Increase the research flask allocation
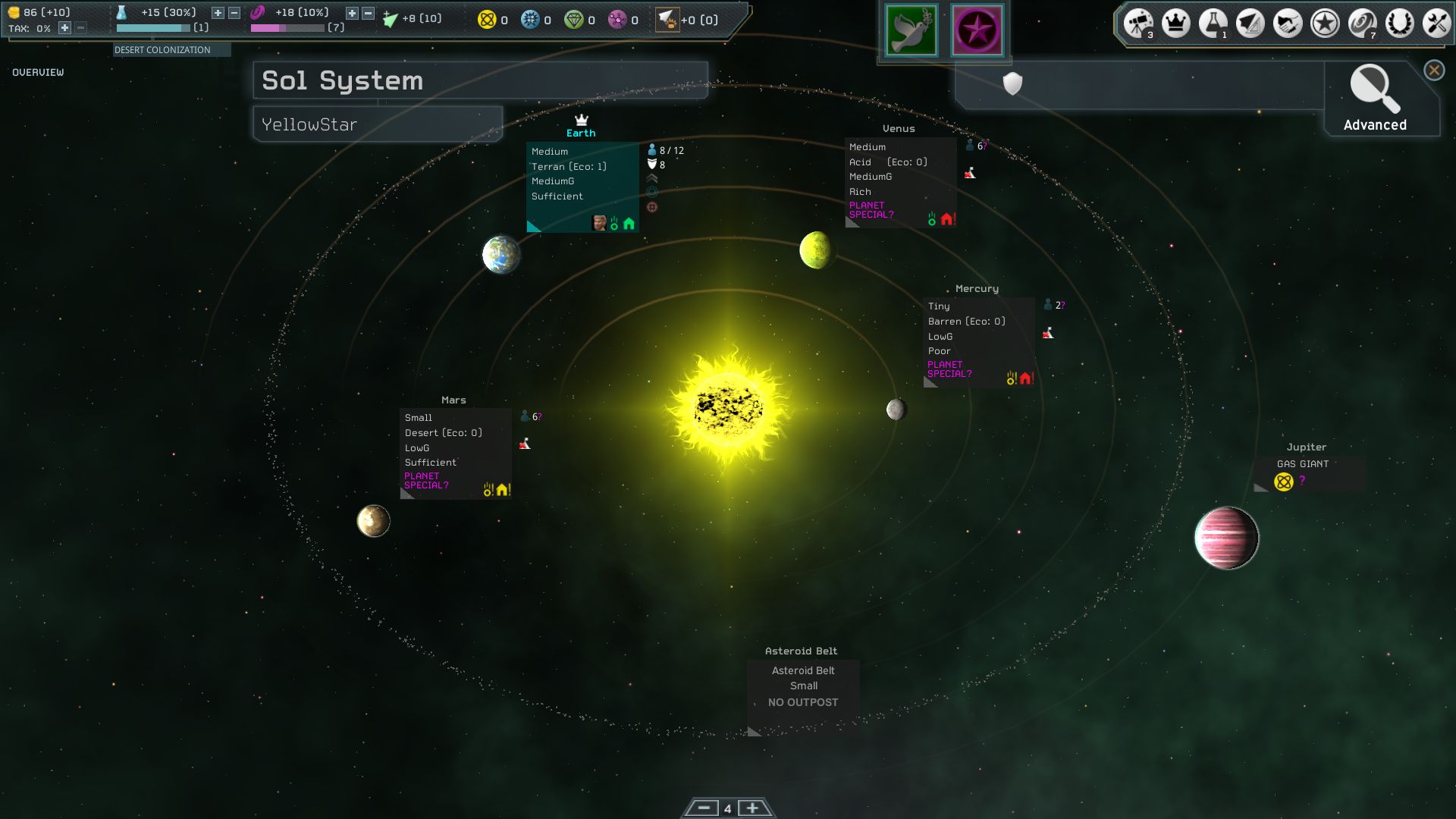Viewport: 1456px width, 819px height. pyautogui.click(x=218, y=13)
